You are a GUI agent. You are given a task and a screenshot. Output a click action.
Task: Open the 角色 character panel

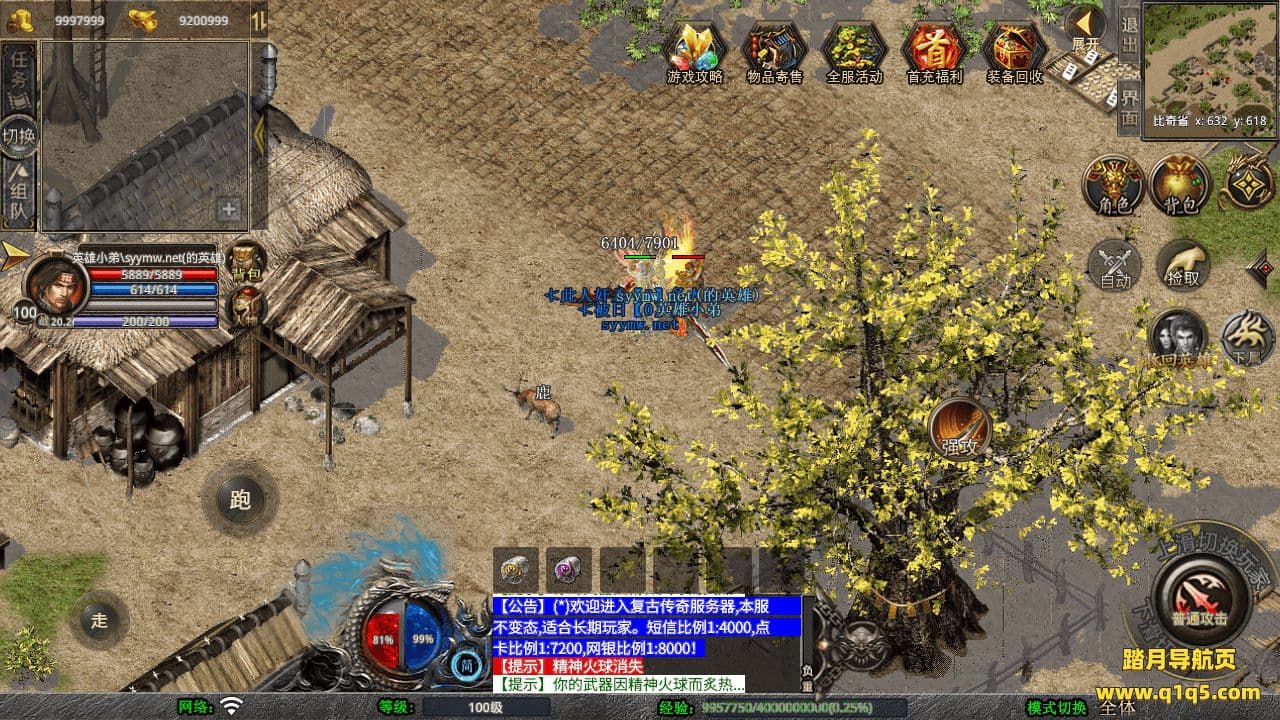[1114, 185]
